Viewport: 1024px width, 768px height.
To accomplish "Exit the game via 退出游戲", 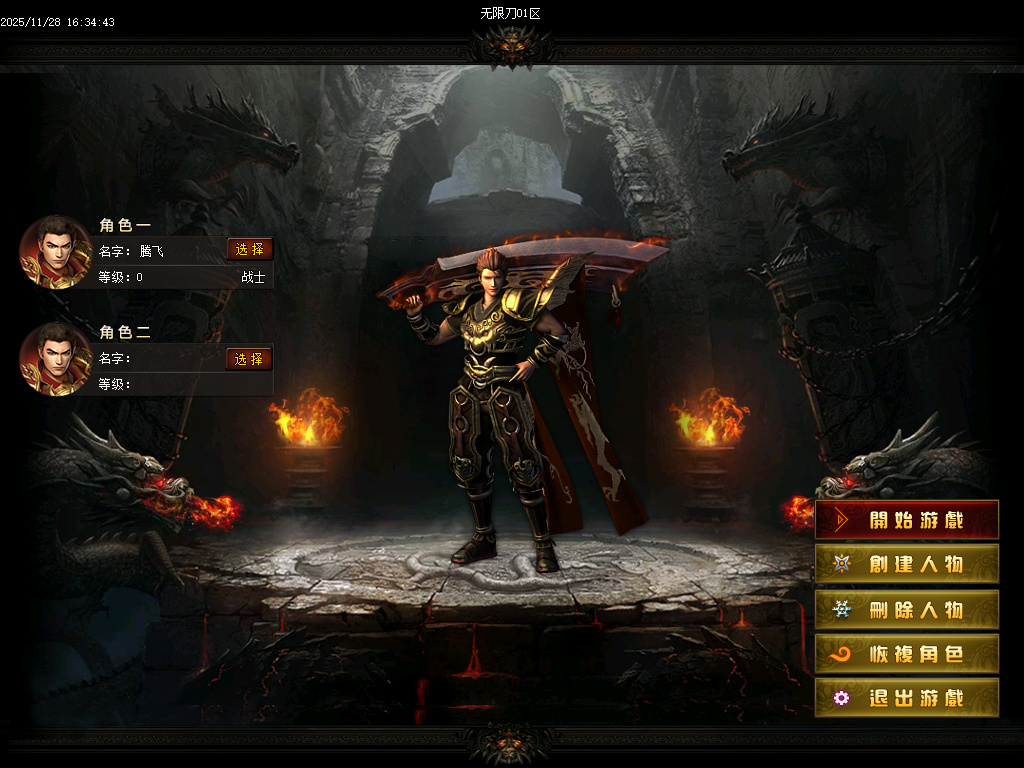I will (906, 698).
